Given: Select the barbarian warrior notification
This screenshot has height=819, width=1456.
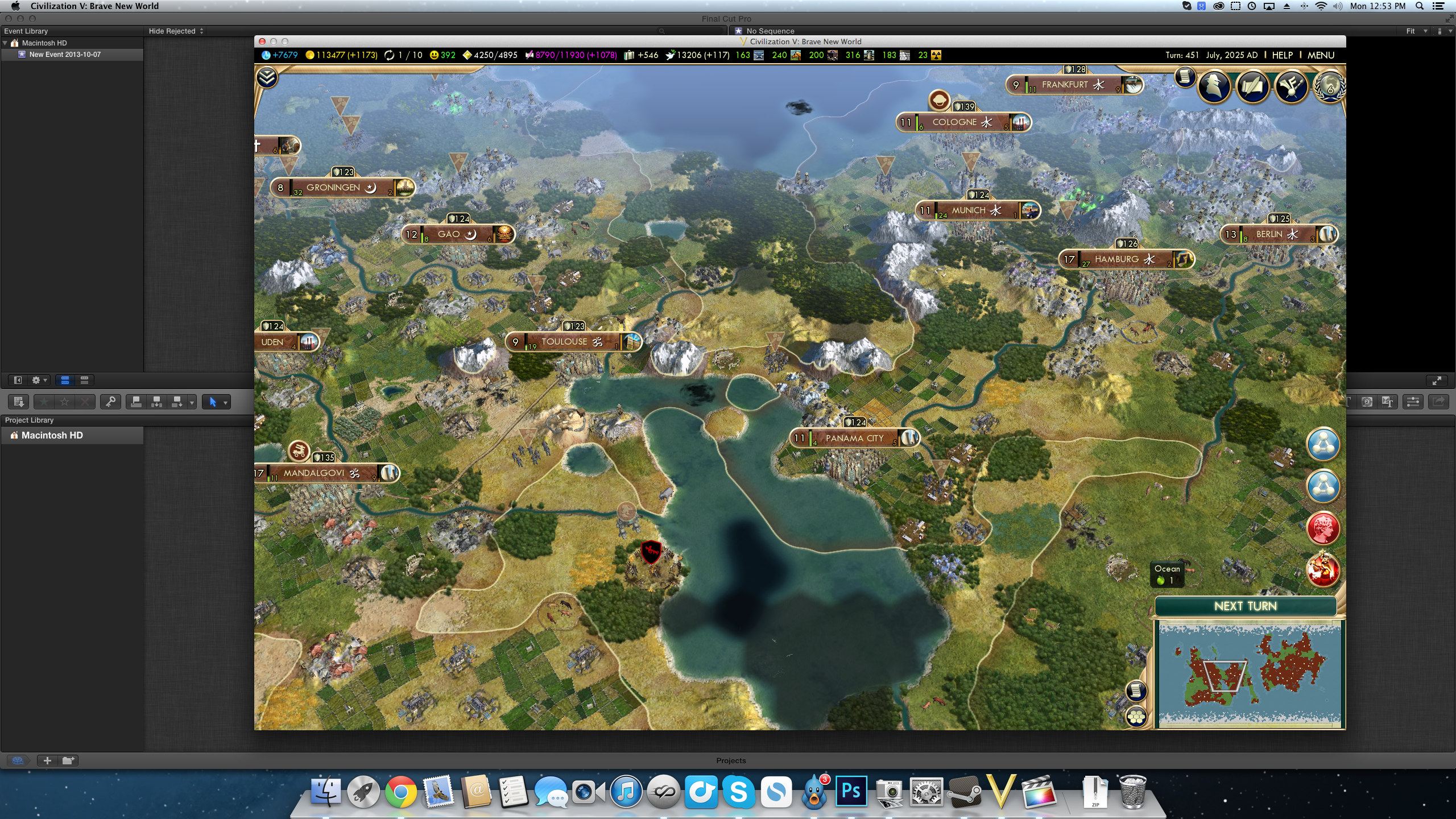Looking at the screenshot, I should tap(1322, 570).
